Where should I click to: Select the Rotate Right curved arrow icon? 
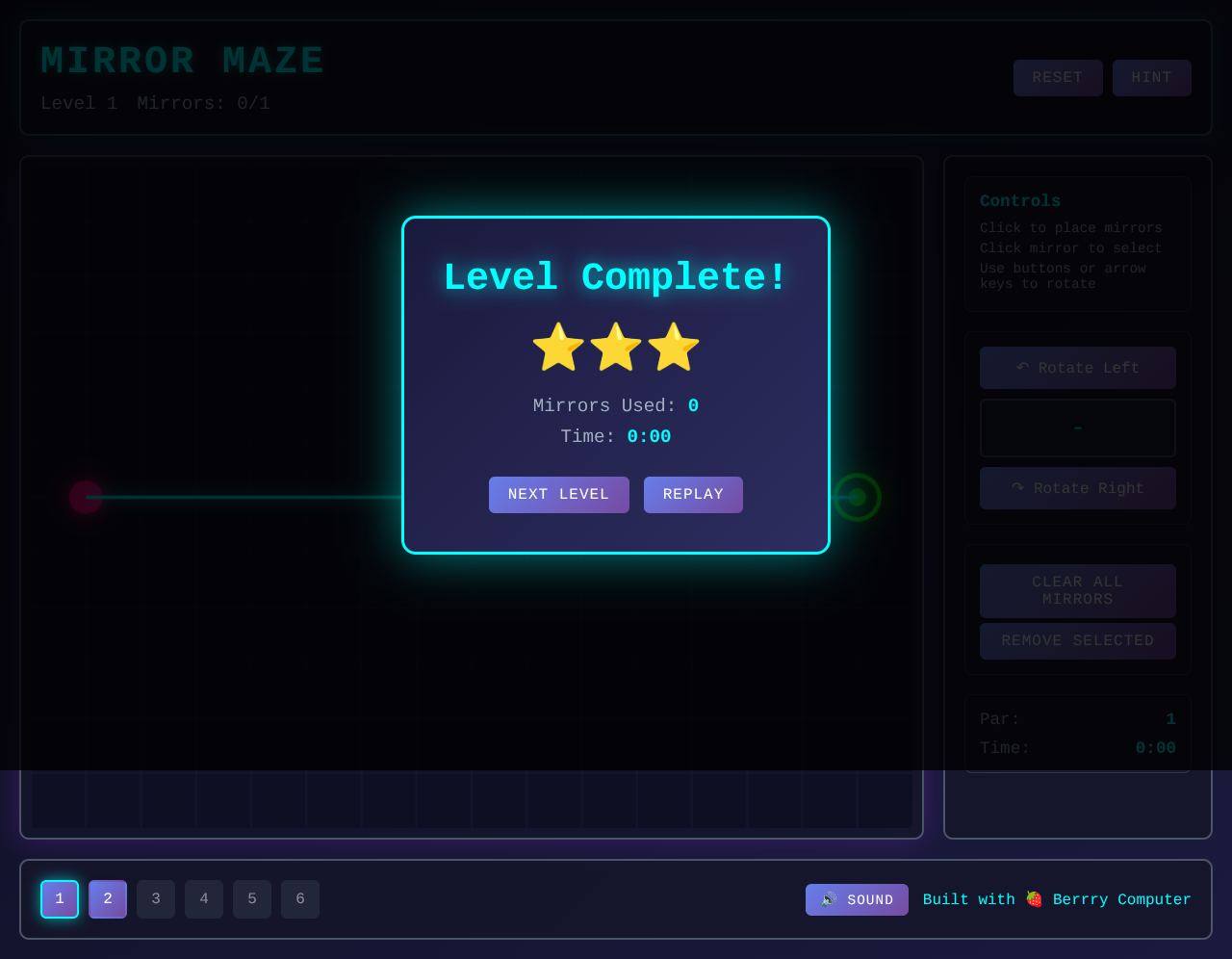coord(1018,487)
